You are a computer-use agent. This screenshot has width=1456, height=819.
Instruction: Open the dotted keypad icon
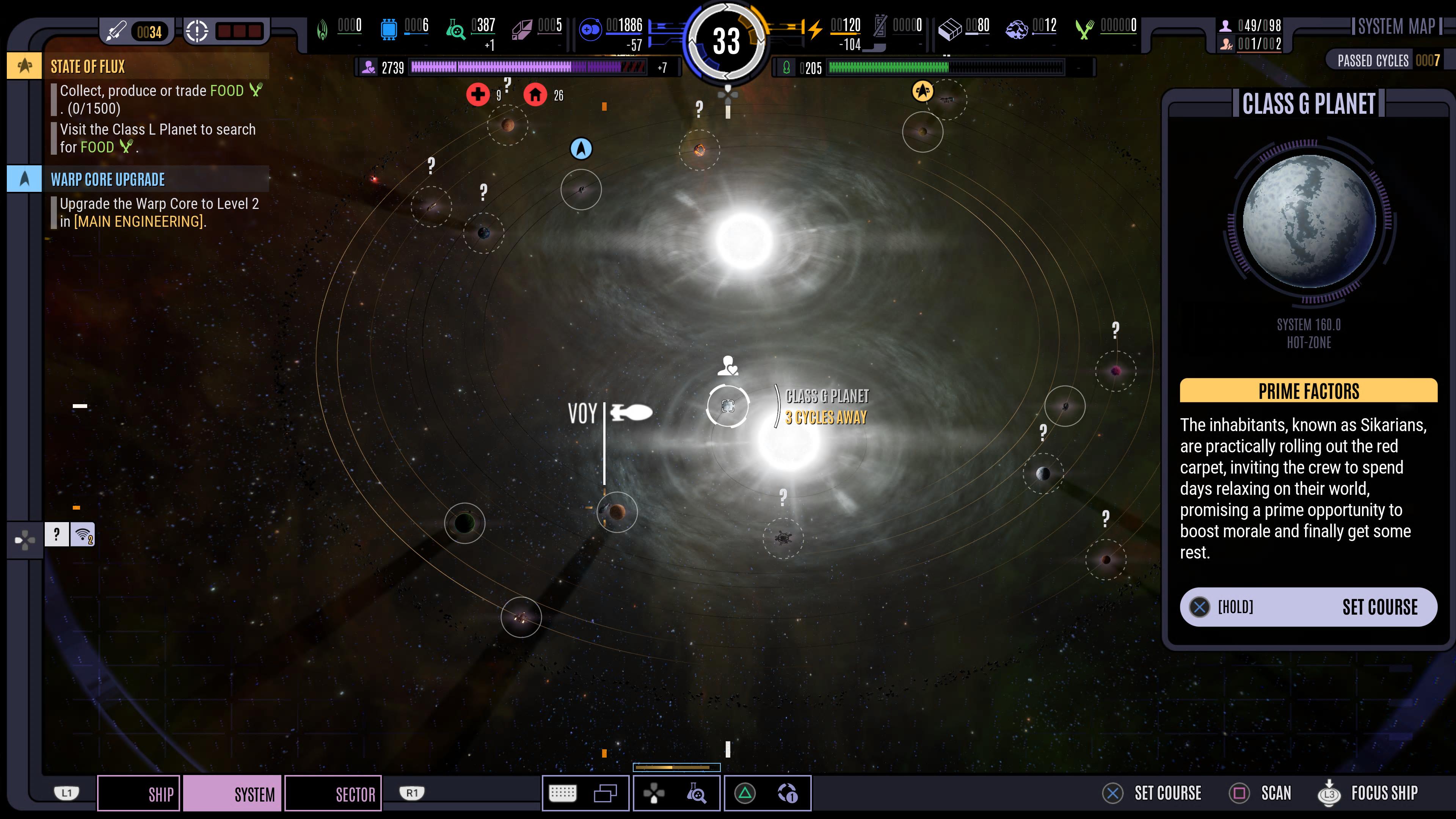[x=562, y=794]
